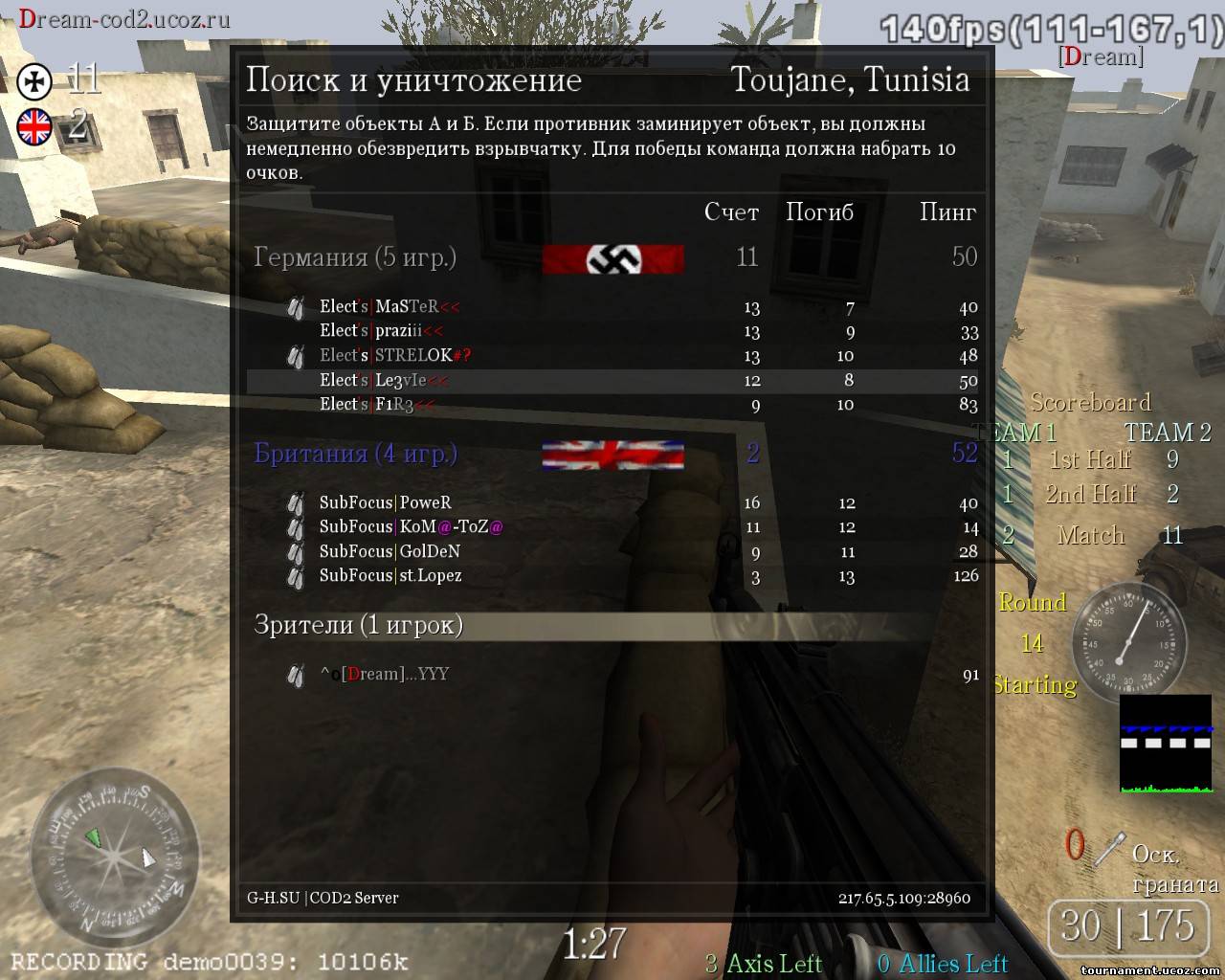Click the Зрители spectators header
This screenshot has width=1225, height=980.
point(358,625)
